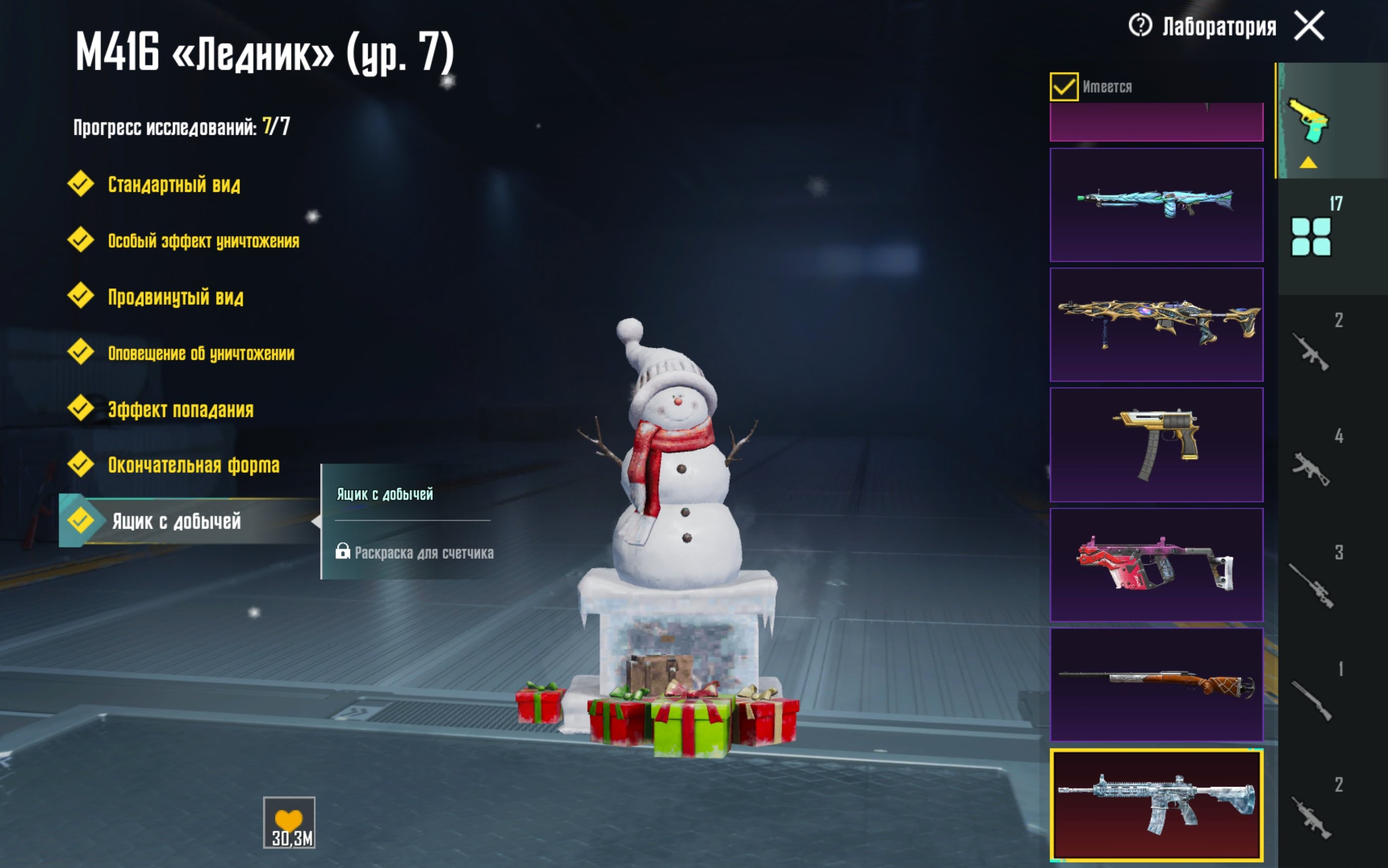This screenshot has width=1388, height=868.
Task: Select the blue crystal machine gun skin
Action: point(1156,205)
